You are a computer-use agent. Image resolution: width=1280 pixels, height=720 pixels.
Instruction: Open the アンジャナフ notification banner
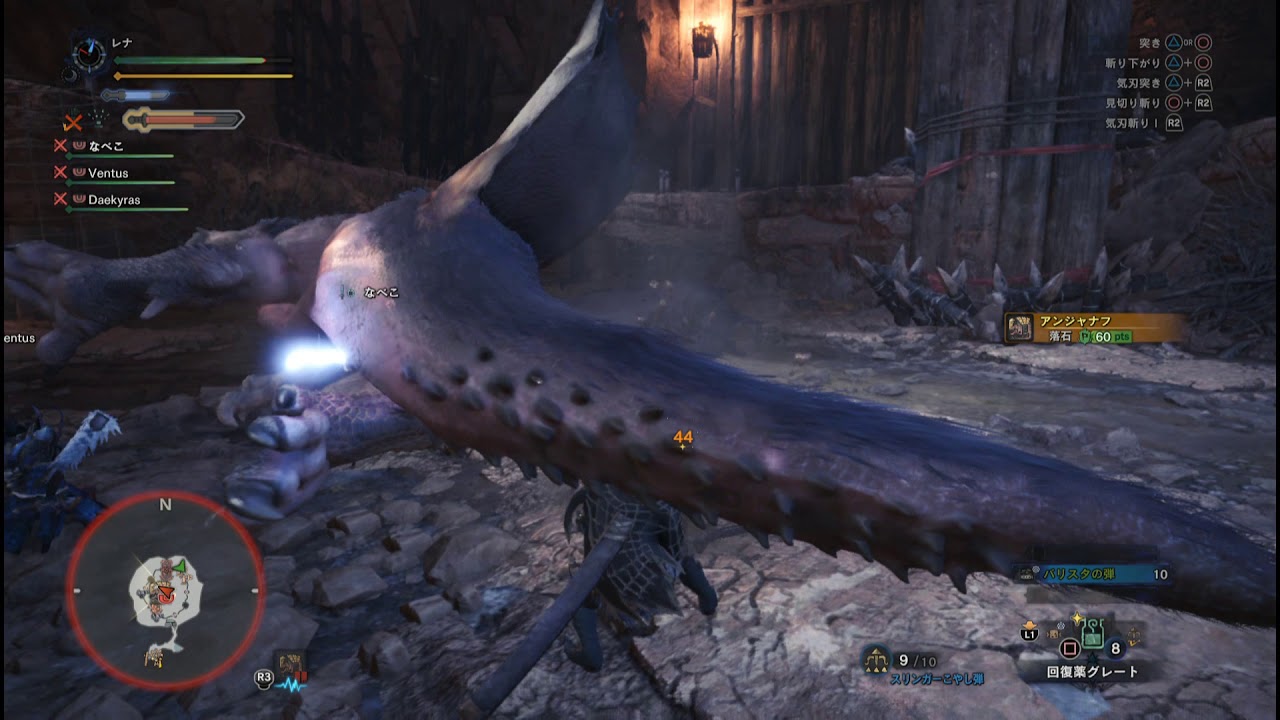[x=1095, y=328]
